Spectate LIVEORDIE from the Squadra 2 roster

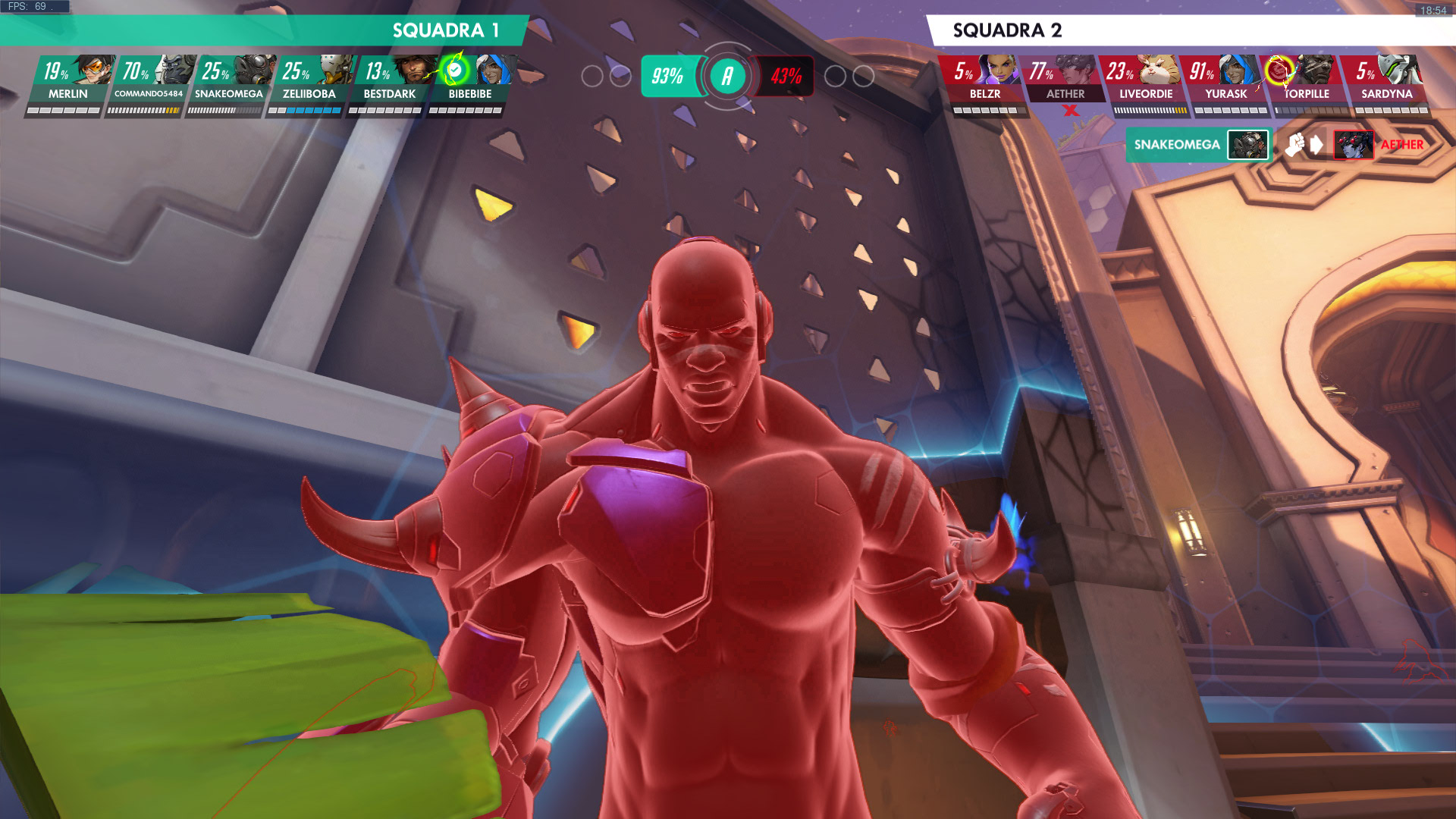coord(1145,82)
